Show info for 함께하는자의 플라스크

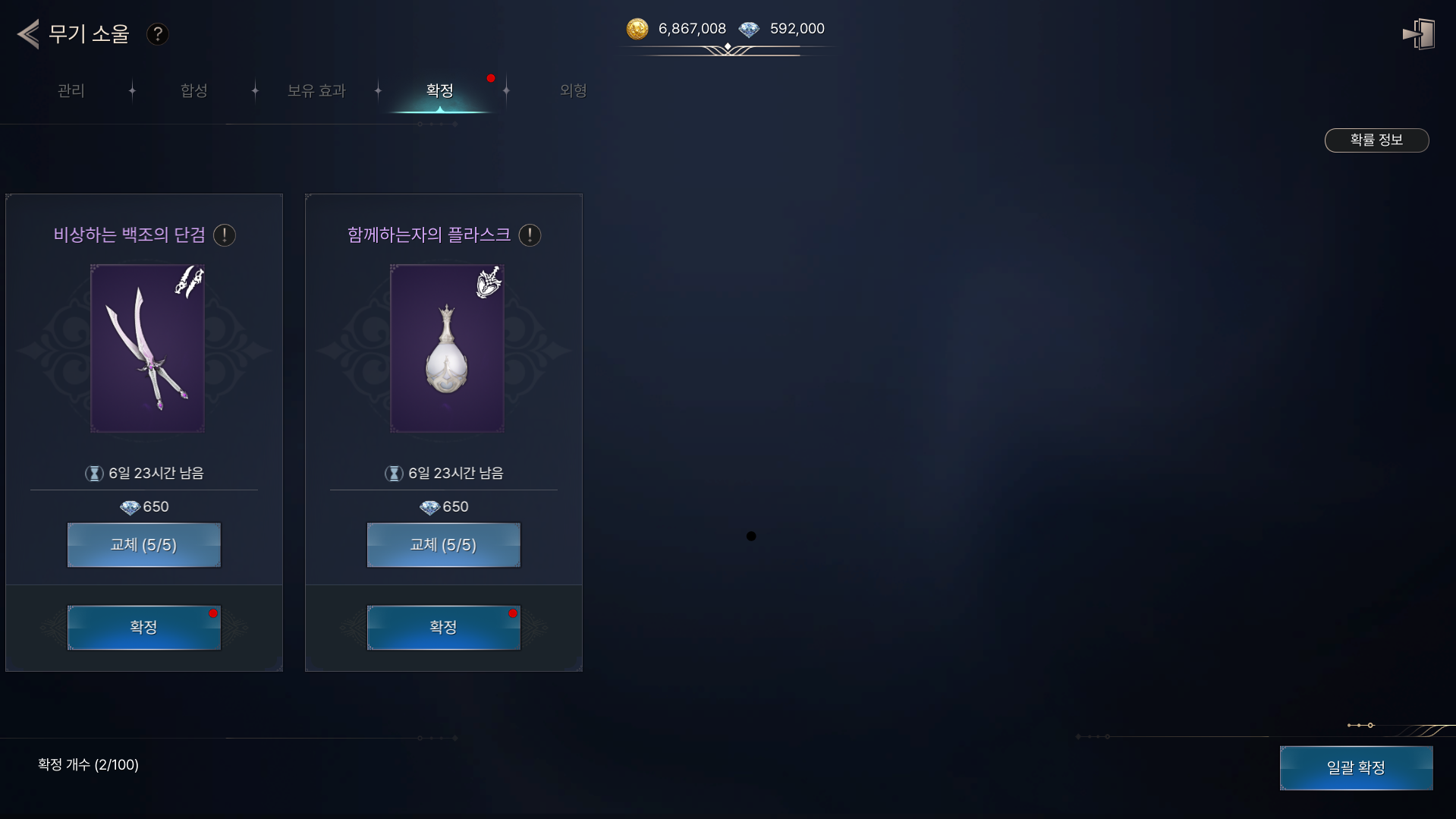[530, 235]
